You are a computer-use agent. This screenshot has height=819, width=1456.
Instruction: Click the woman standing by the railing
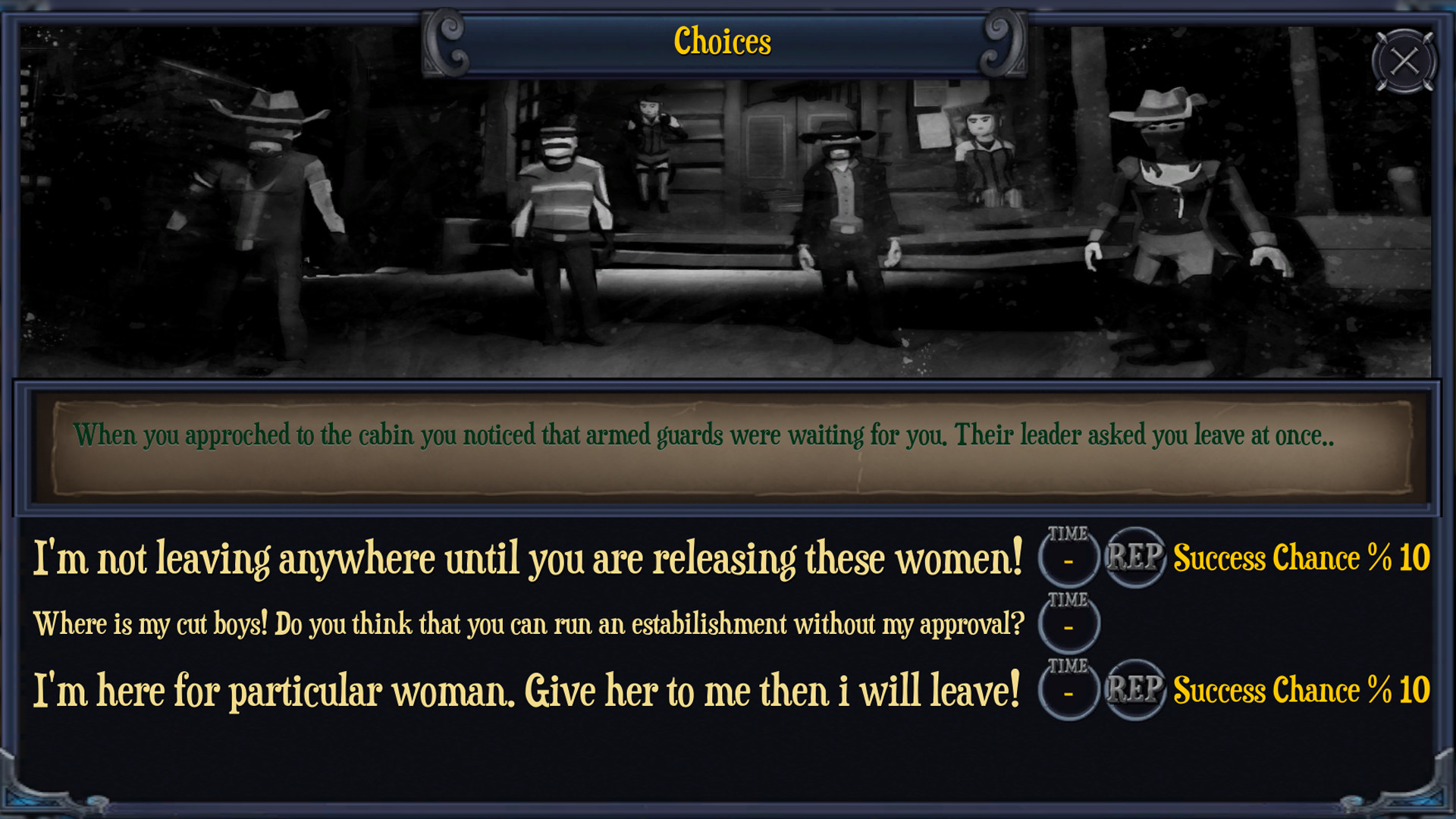coord(982,159)
